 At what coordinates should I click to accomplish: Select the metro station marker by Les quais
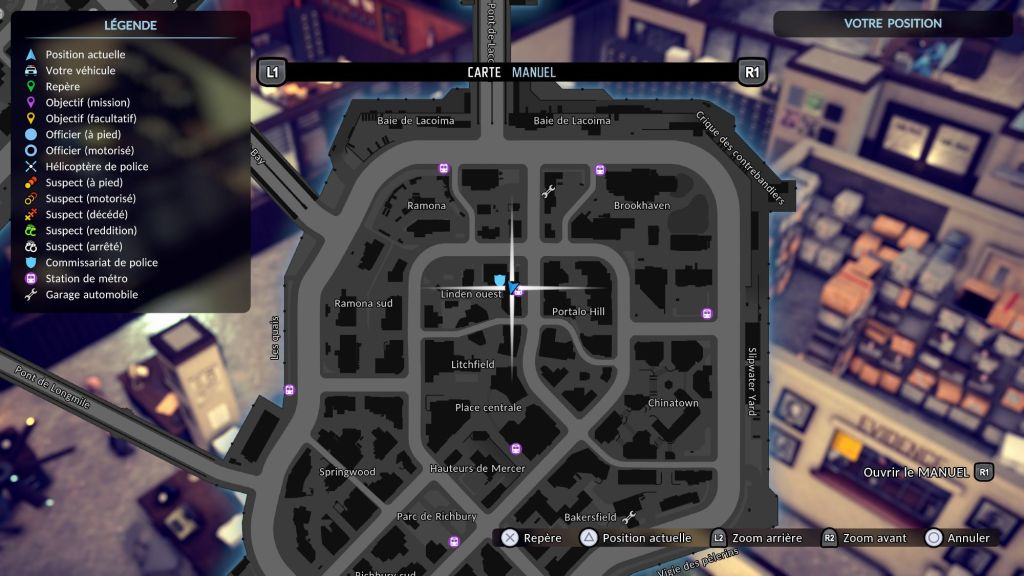pyautogui.click(x=290, y=390)
